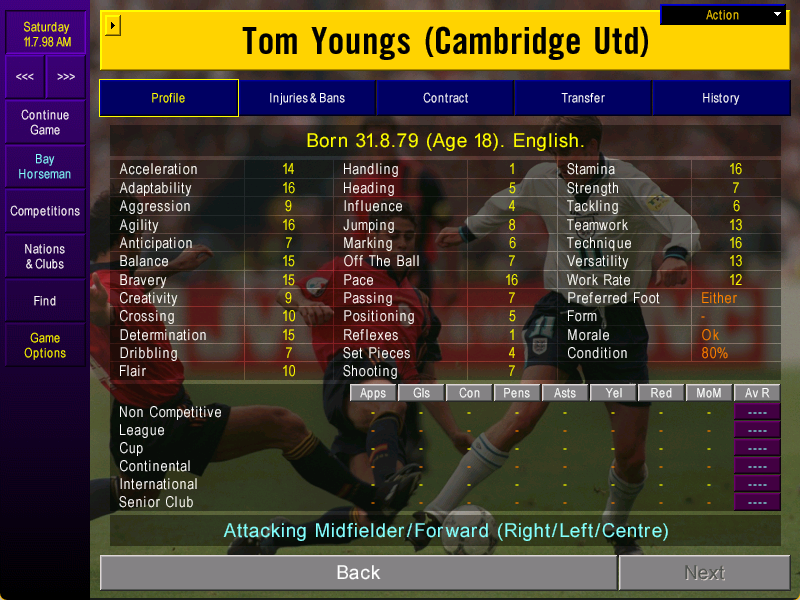Viewport: 800px width, 600px height.
Task: Click the small yellow arrow beside title
Action: pos(112,25)
